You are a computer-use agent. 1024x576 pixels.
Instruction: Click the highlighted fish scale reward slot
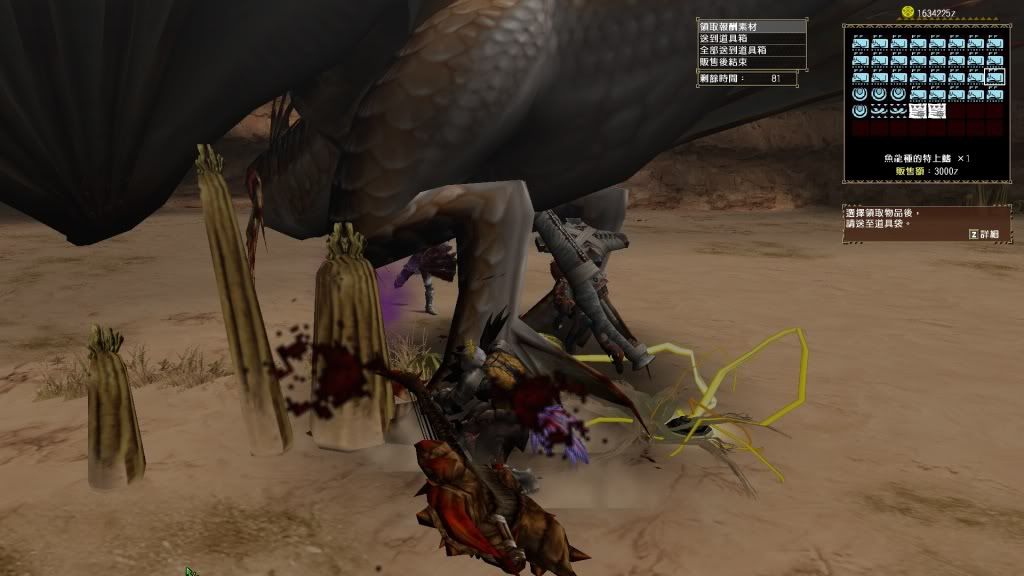click(994, 77)
